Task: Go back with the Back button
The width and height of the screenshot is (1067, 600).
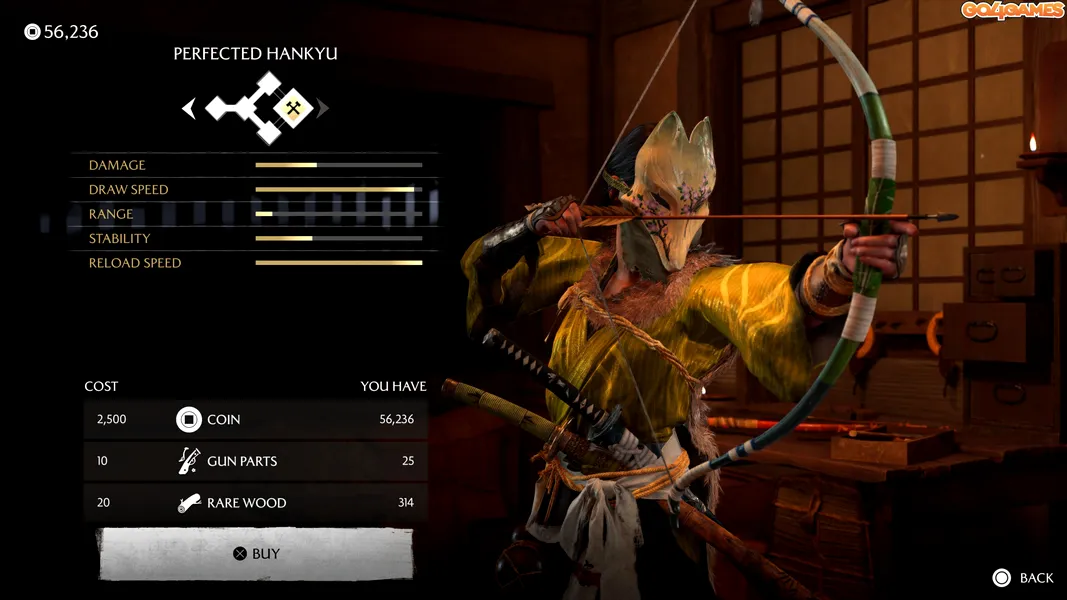Action: point(1024,578)
